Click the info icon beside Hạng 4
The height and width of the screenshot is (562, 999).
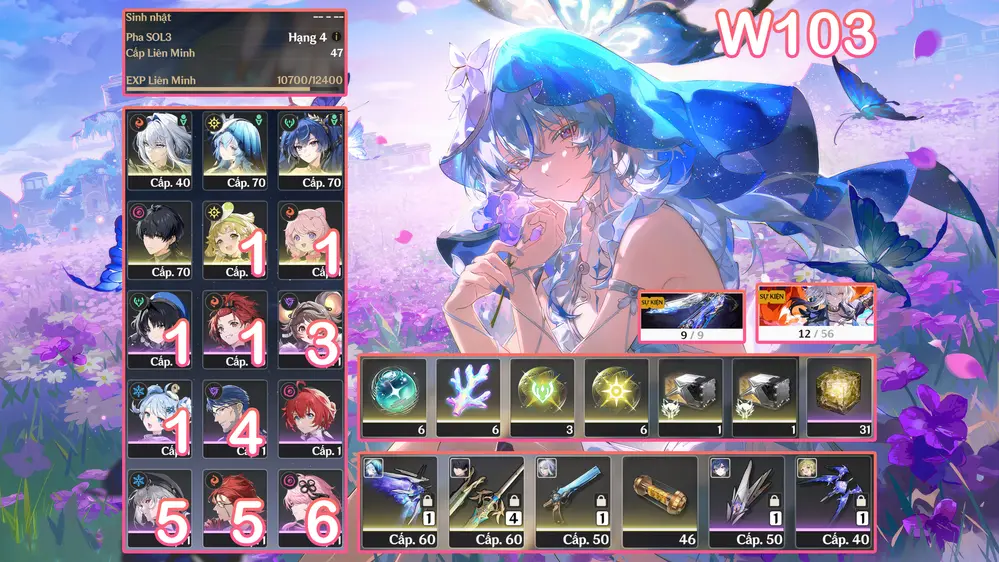336,37
